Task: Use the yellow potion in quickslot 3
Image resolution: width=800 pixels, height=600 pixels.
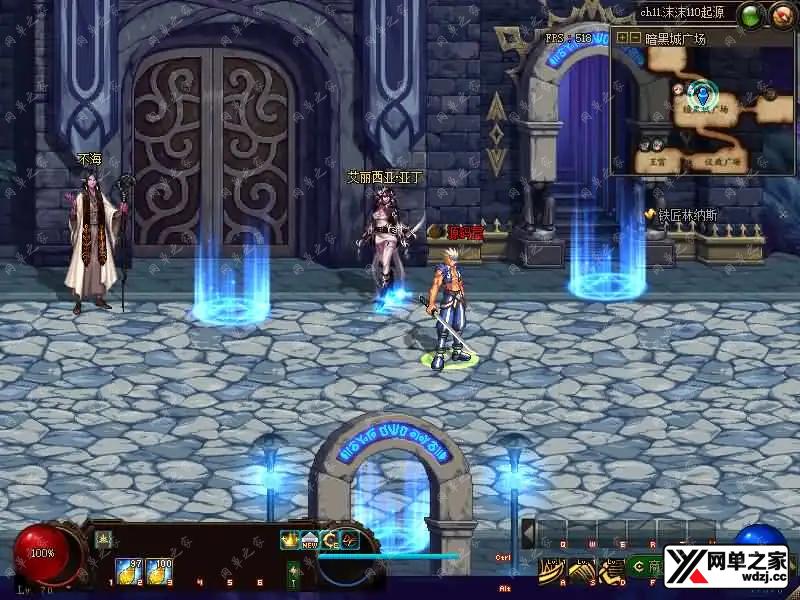Action: (159, 571)
